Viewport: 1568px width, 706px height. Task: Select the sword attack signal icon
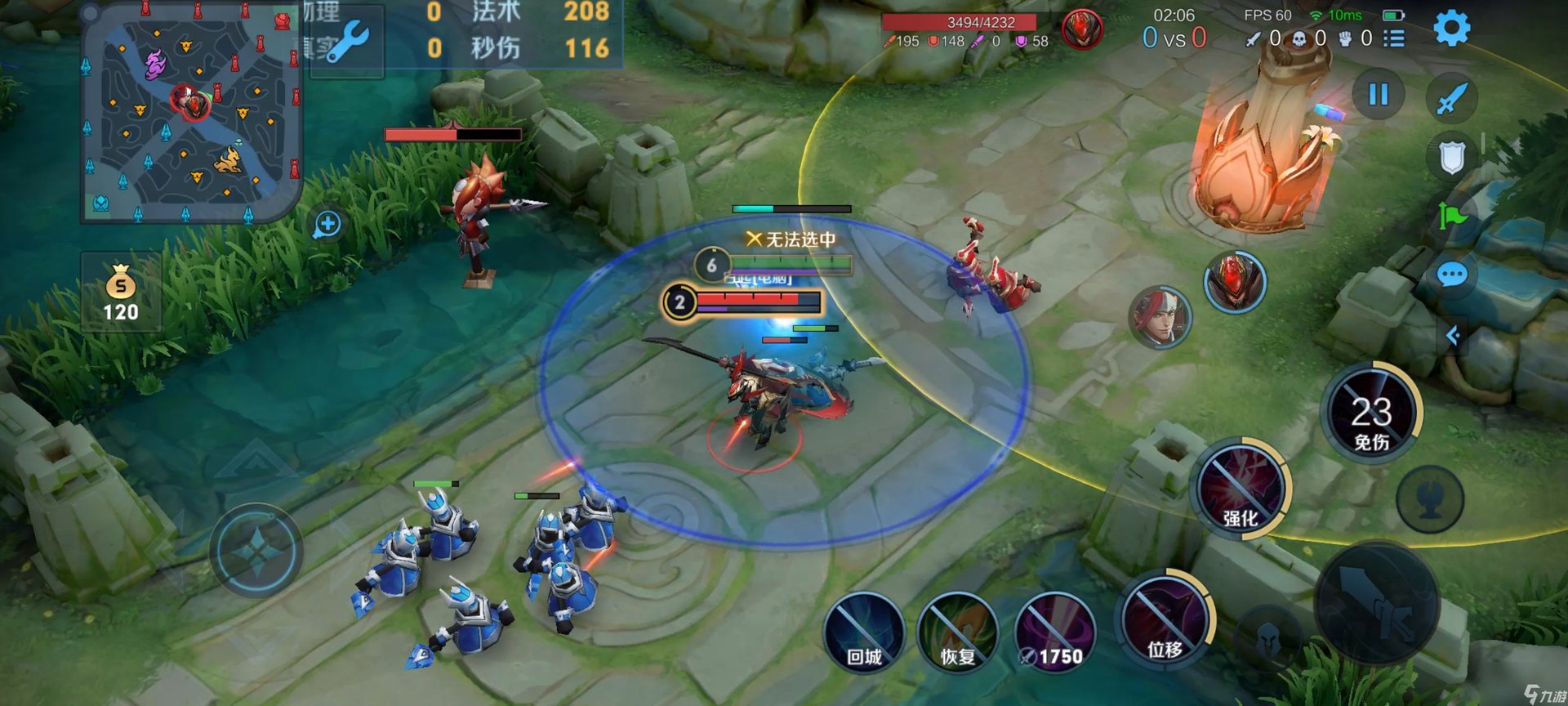(1451, 100)
